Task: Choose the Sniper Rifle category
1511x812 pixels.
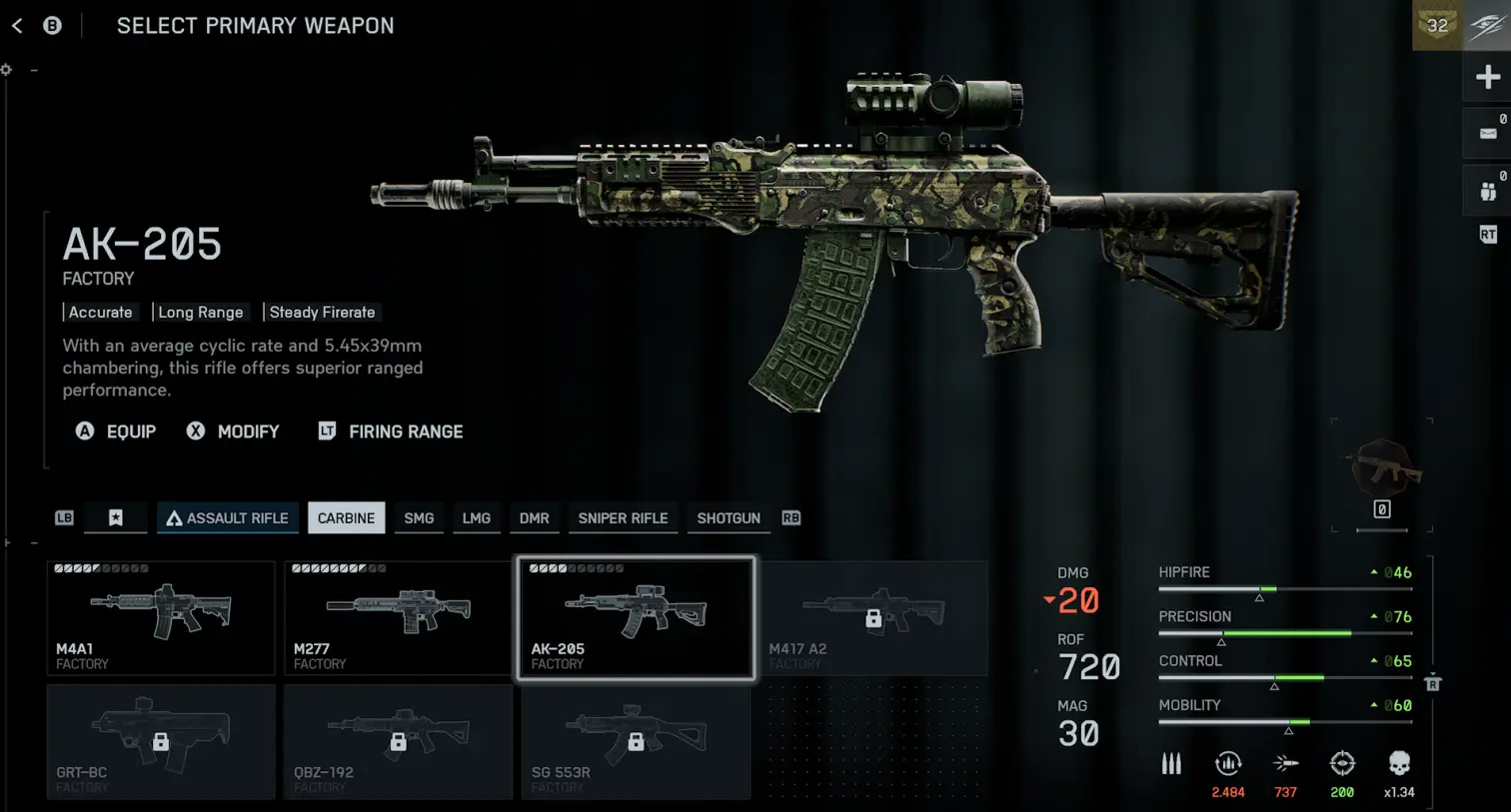Action: (x=623, y=518)
